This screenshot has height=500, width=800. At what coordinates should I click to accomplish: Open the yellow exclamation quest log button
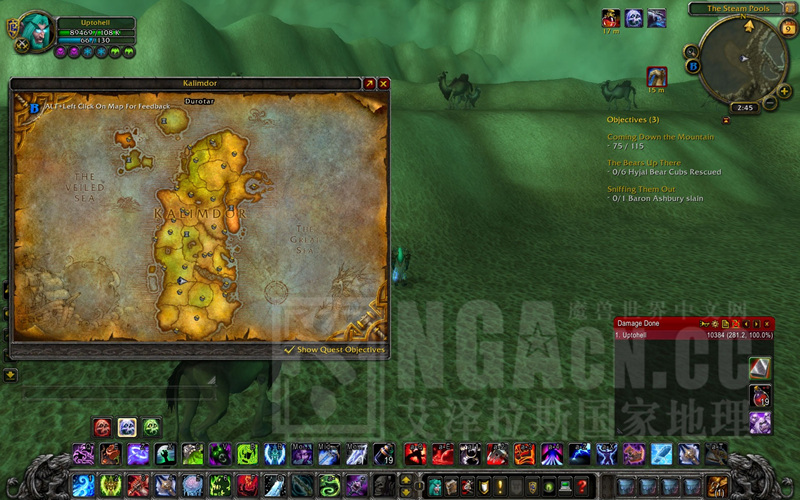point(500,486)
